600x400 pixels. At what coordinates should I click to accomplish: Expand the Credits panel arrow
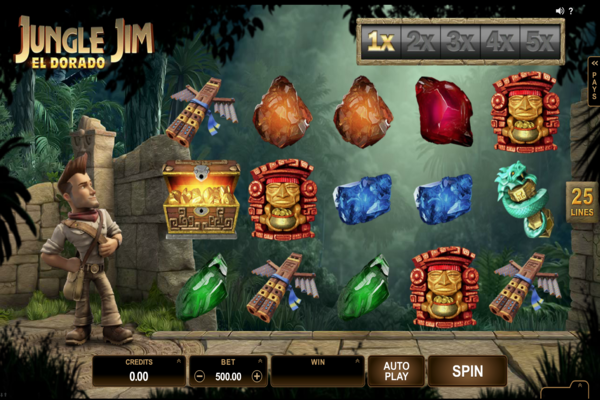tap(178, 358)
